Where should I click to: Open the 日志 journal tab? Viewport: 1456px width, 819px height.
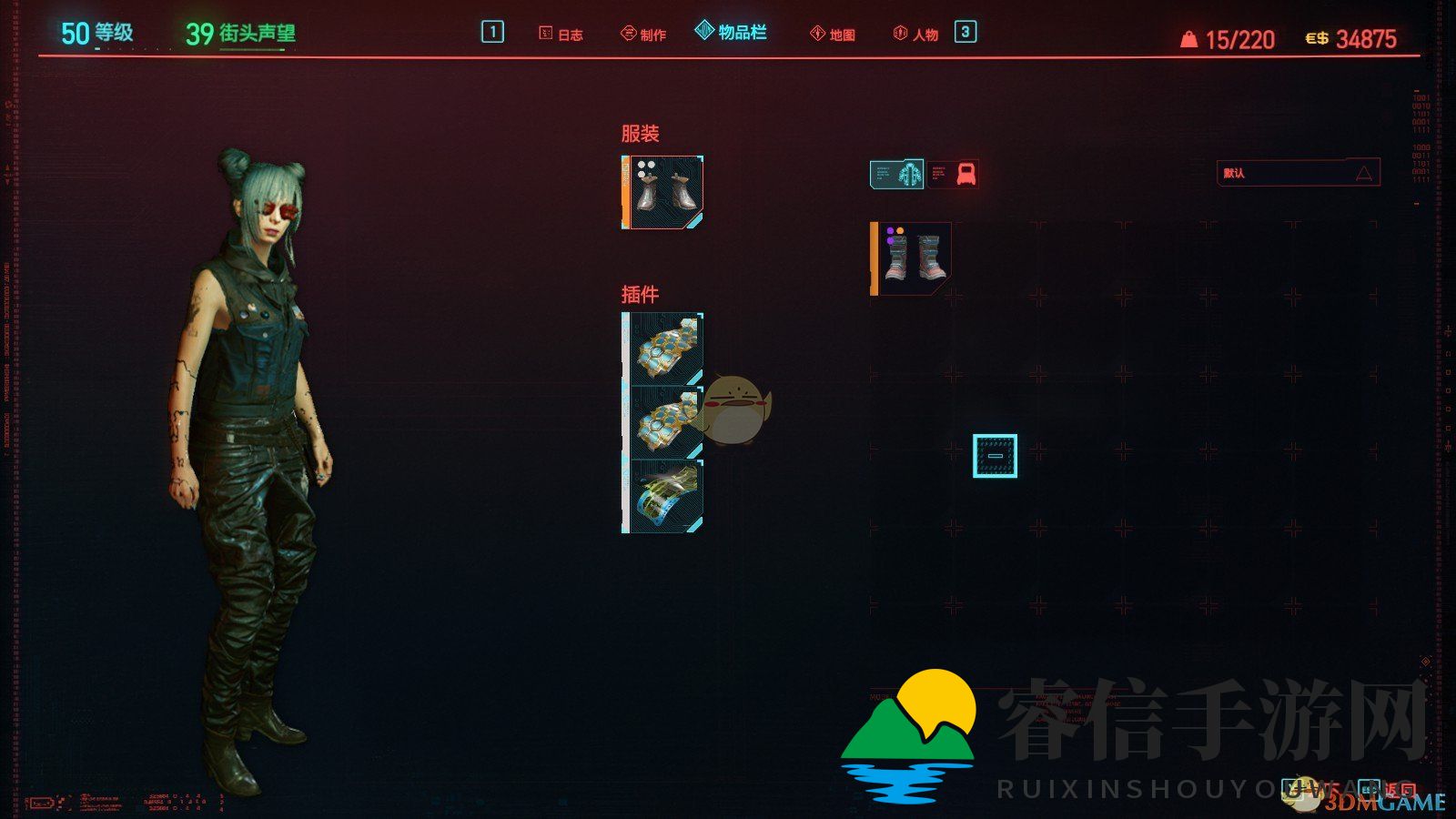[x=561, y=35]
